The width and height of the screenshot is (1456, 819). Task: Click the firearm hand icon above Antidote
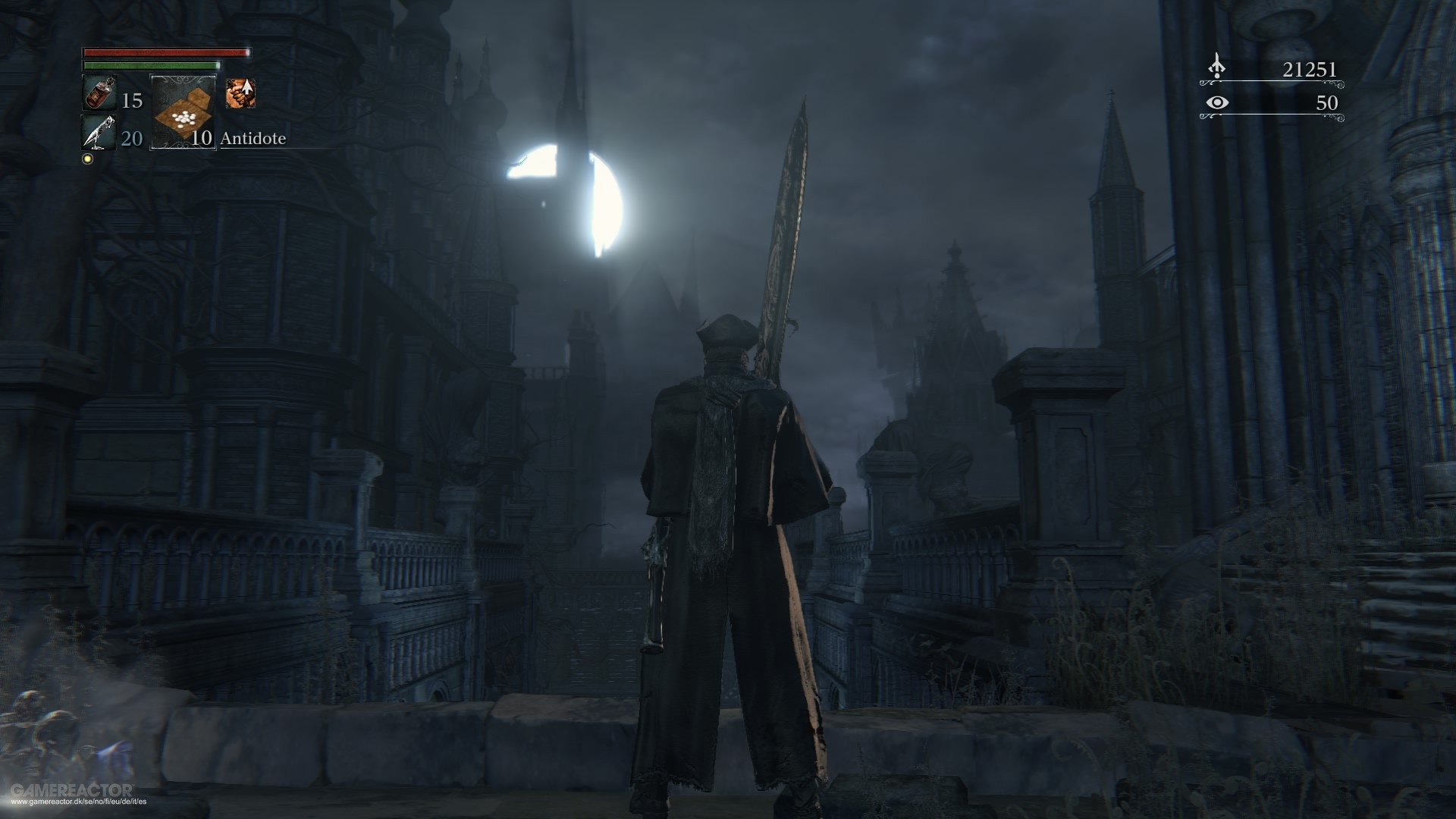(240, 93)
